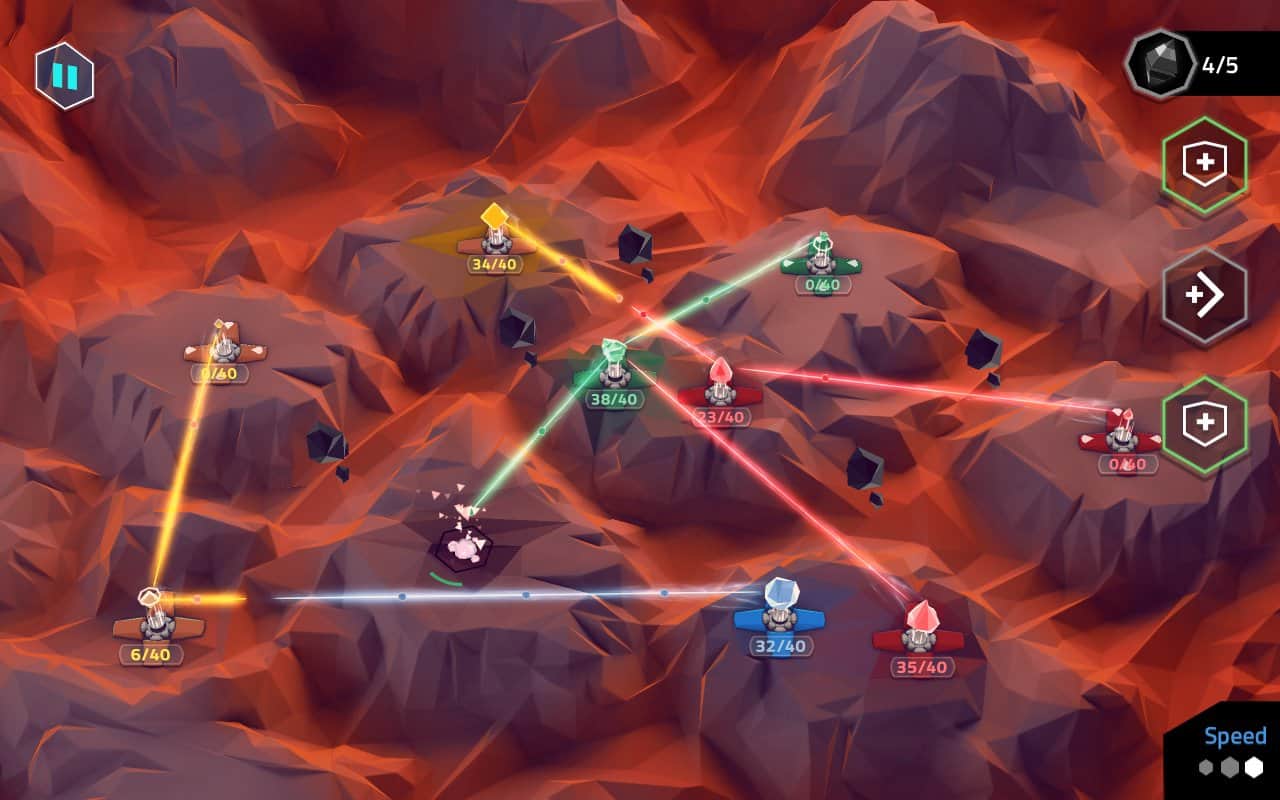Screen dimensions: 1280x800
Task: Select the neutral tower being attacked
Action: (x=466, y=543)
